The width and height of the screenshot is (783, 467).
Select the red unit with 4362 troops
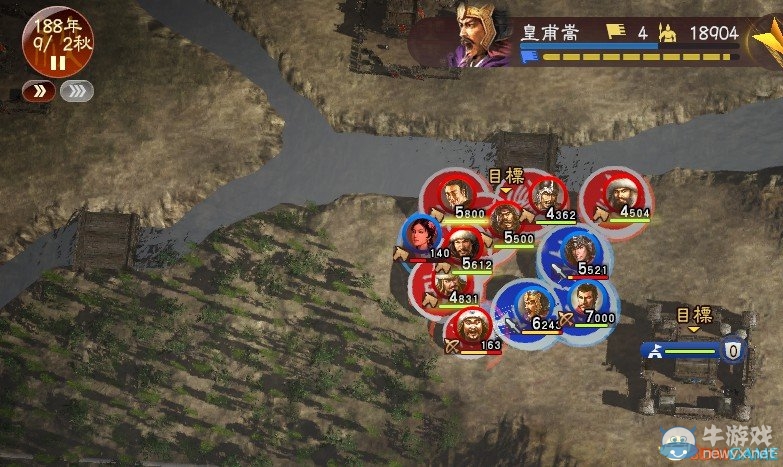546,195
